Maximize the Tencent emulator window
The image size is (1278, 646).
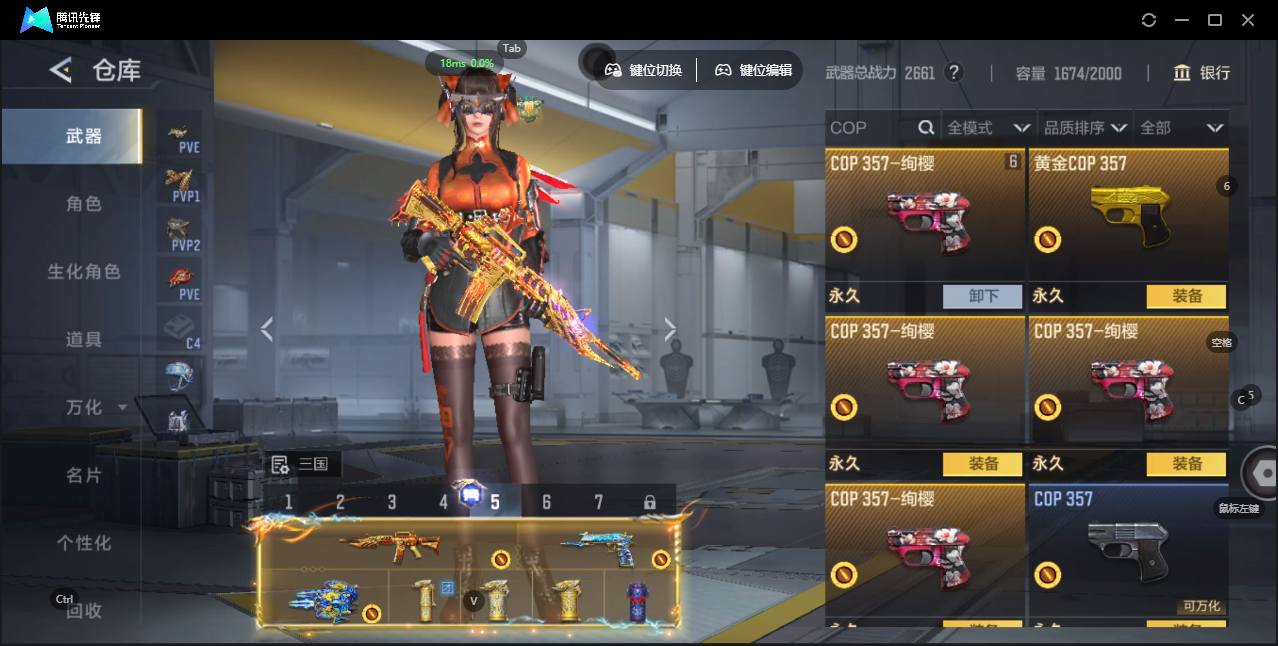coord(1215,20)
